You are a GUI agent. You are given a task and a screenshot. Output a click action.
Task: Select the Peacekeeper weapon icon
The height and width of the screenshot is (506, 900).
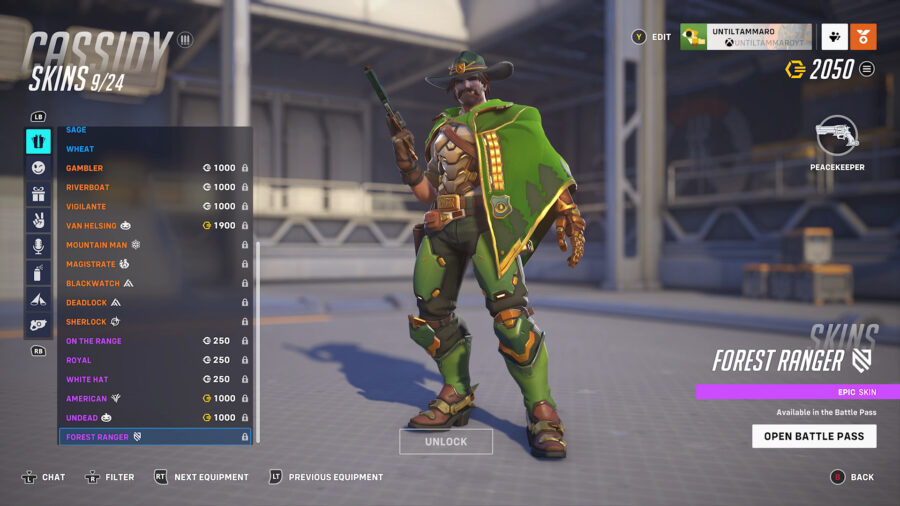[x=837, y=138]
